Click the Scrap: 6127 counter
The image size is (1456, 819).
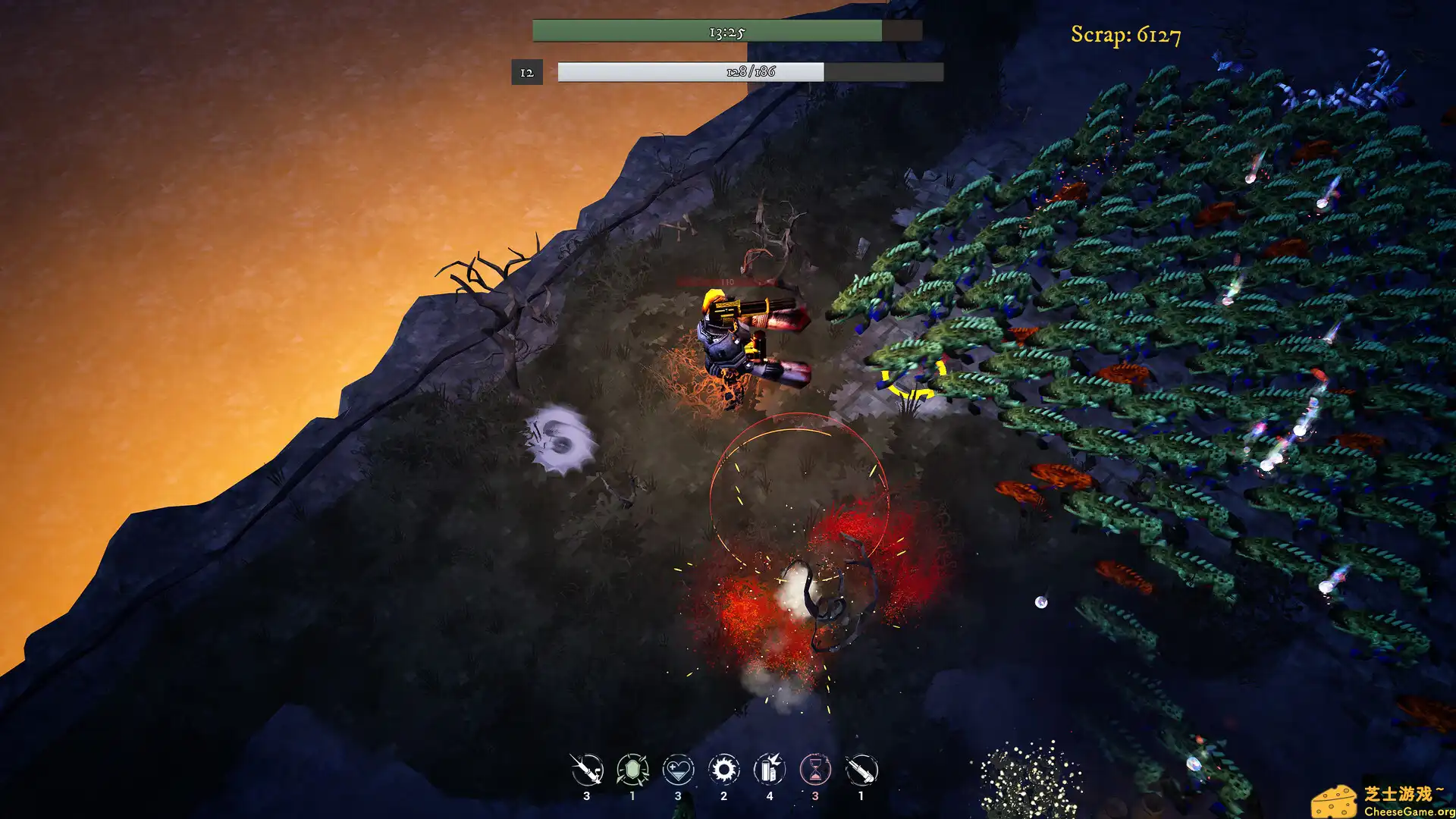pyautogui.click(x=1126, y=33)
